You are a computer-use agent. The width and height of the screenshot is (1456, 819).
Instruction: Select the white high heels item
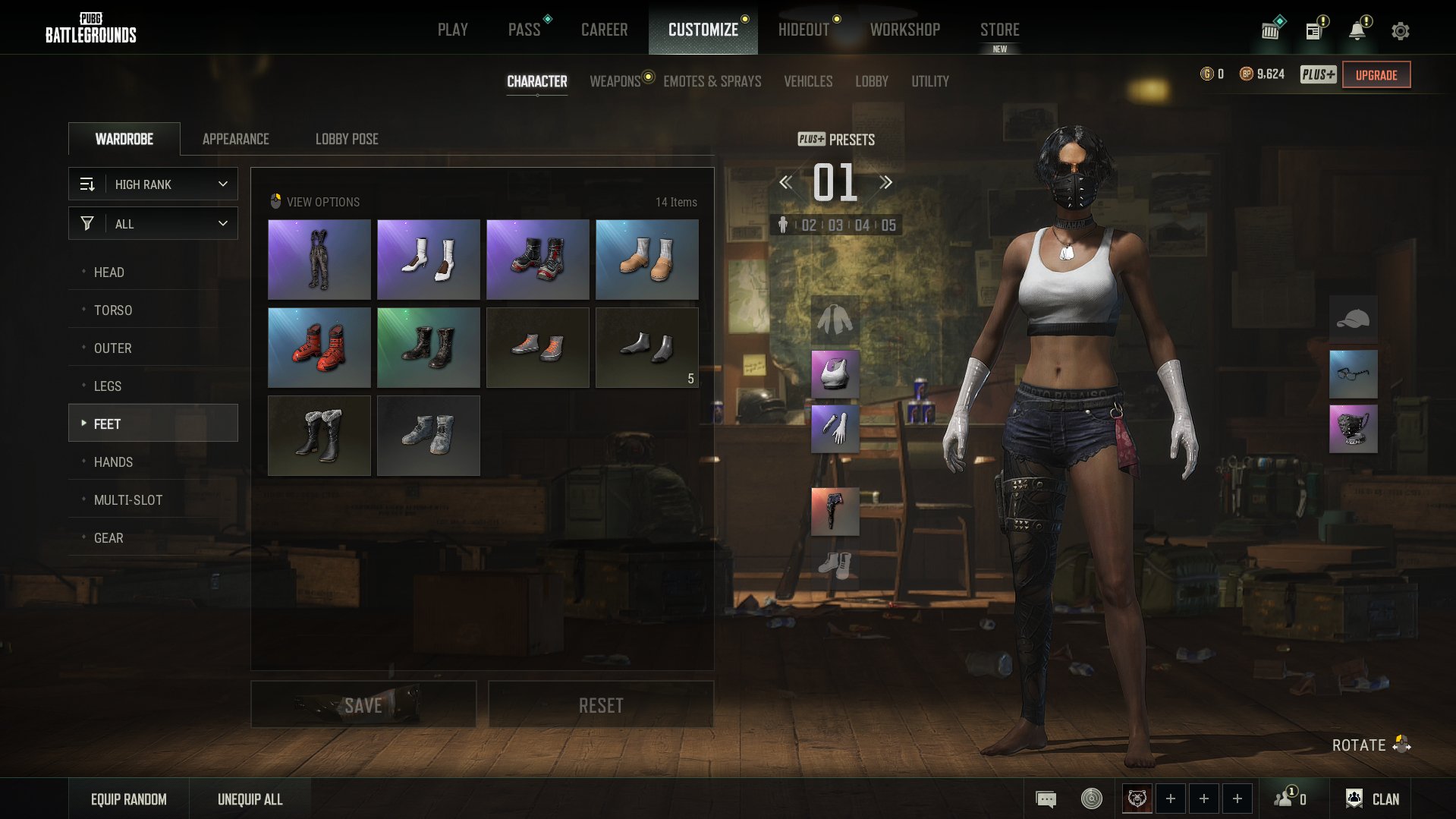tap(429, 260)
